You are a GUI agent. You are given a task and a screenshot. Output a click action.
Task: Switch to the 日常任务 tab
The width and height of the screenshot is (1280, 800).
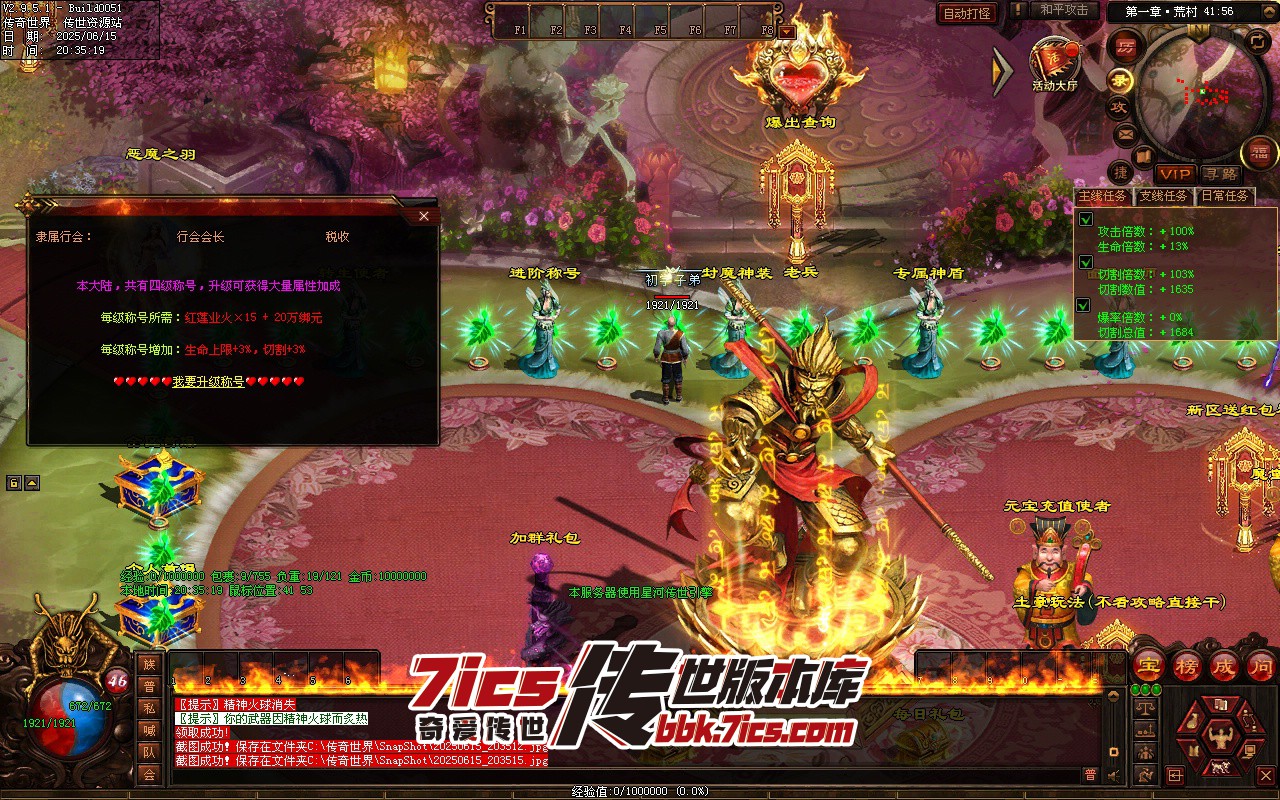pyautogui.click(x=1224, y=196)
